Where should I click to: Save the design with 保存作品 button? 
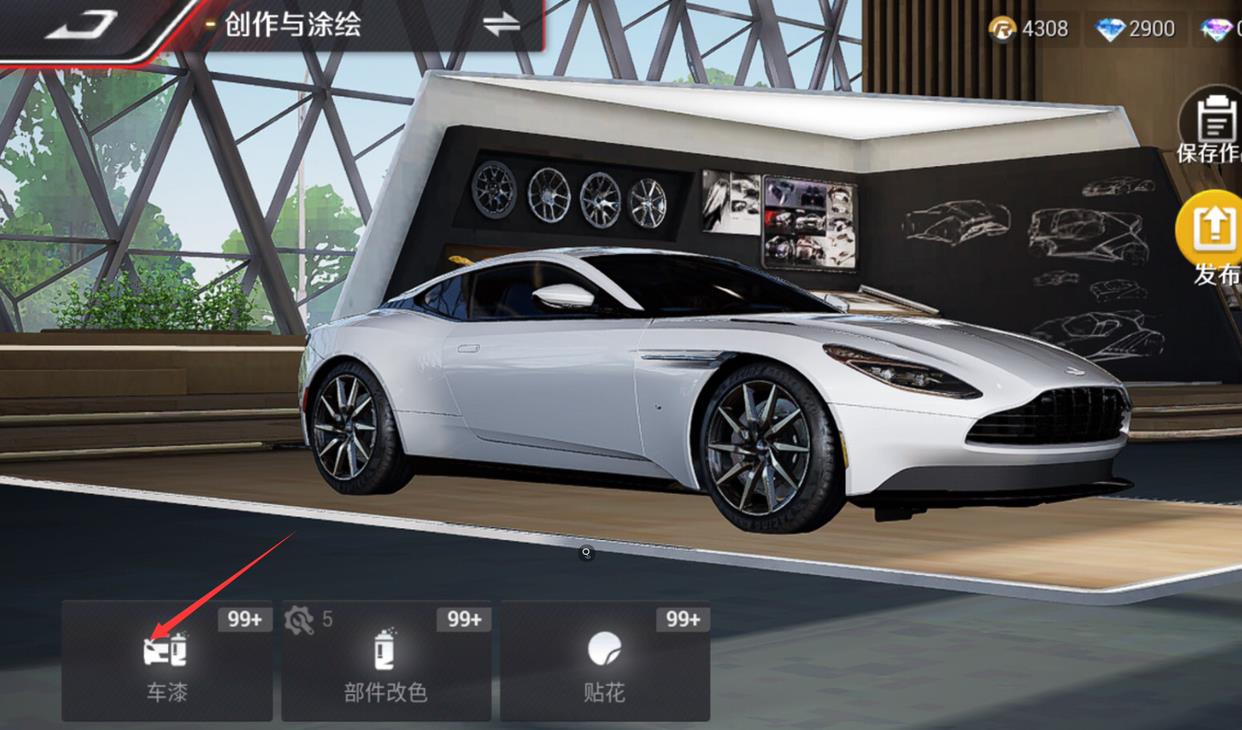pos(1214,130)
